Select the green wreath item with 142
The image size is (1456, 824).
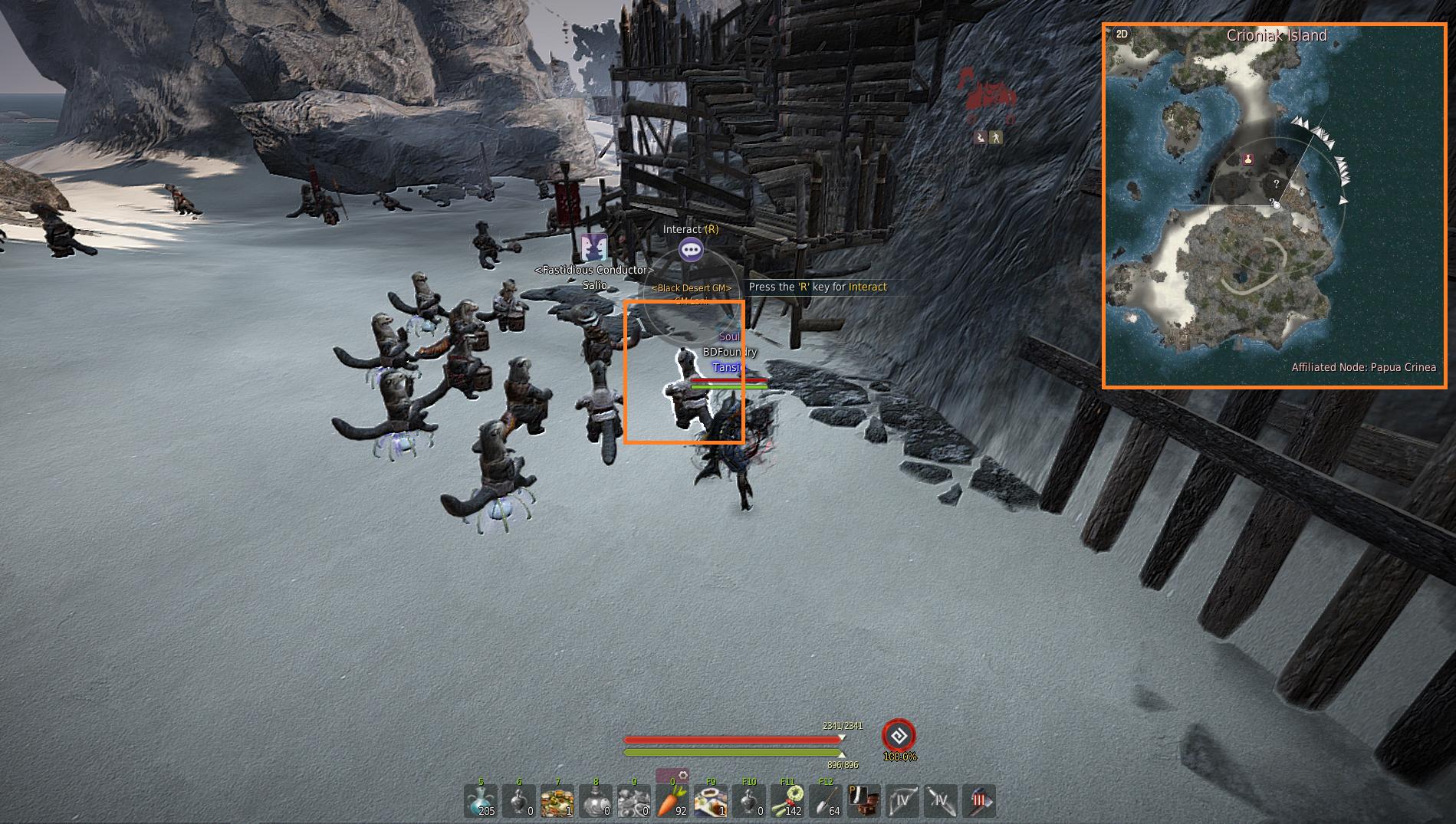[787, 802]
